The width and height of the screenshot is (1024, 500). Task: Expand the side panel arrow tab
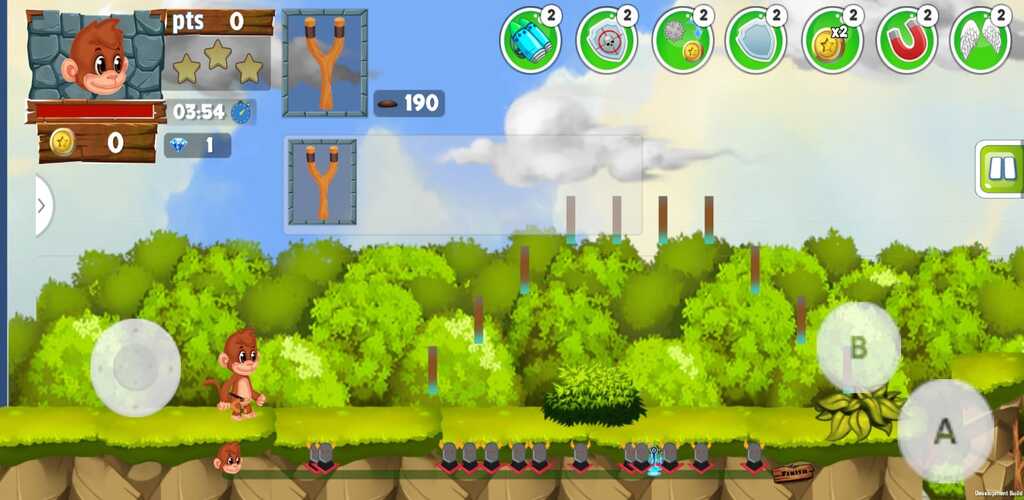[x=42, y=206]
